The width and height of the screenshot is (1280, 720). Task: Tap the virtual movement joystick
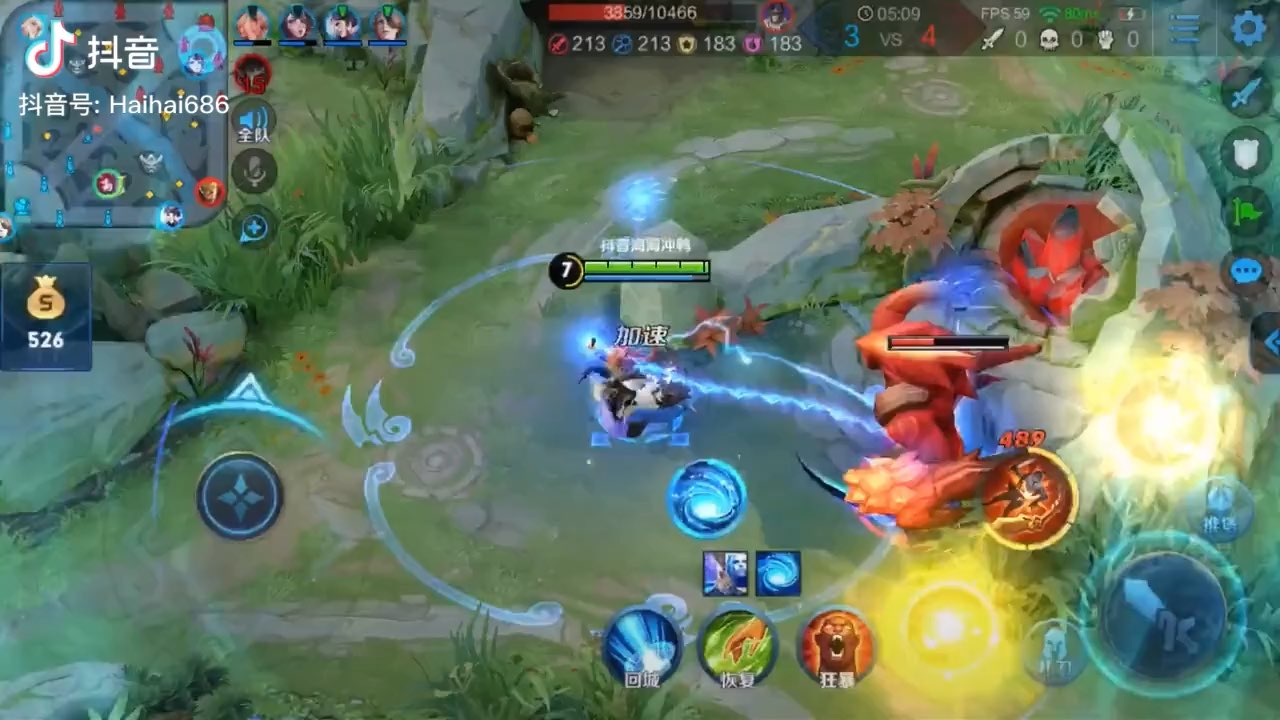[x=240, y=496]
